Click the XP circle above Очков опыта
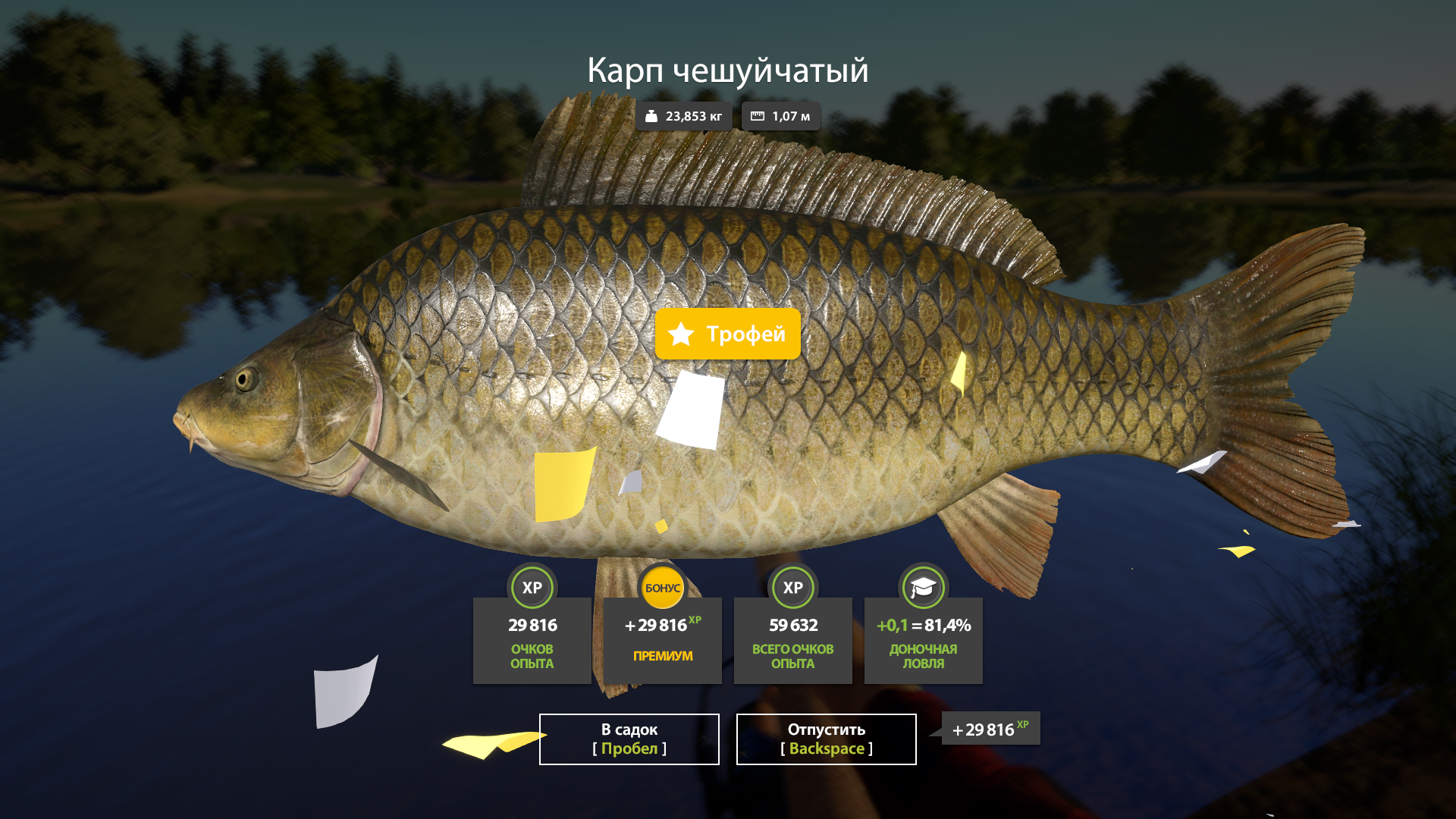Screen dimensions: 1456x819 (532, 588)
